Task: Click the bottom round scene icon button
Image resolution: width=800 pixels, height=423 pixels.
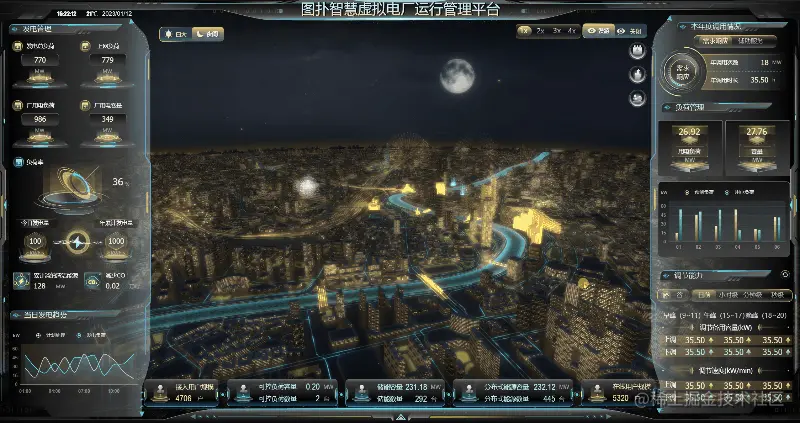Action: (x=636, y=97)
